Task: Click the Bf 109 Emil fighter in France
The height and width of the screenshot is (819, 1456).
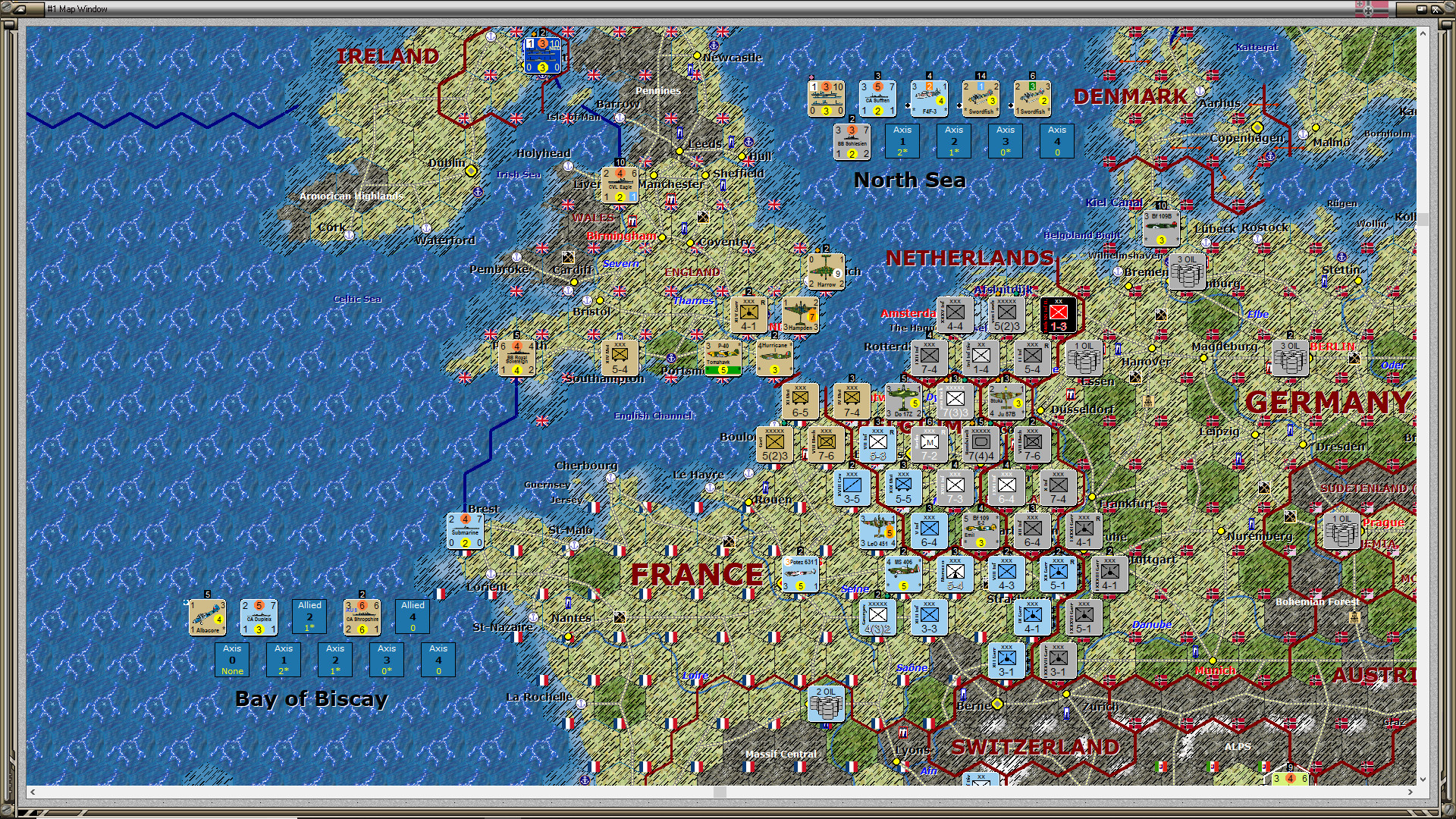Action: pyautogui.click(x=981, y=532)
